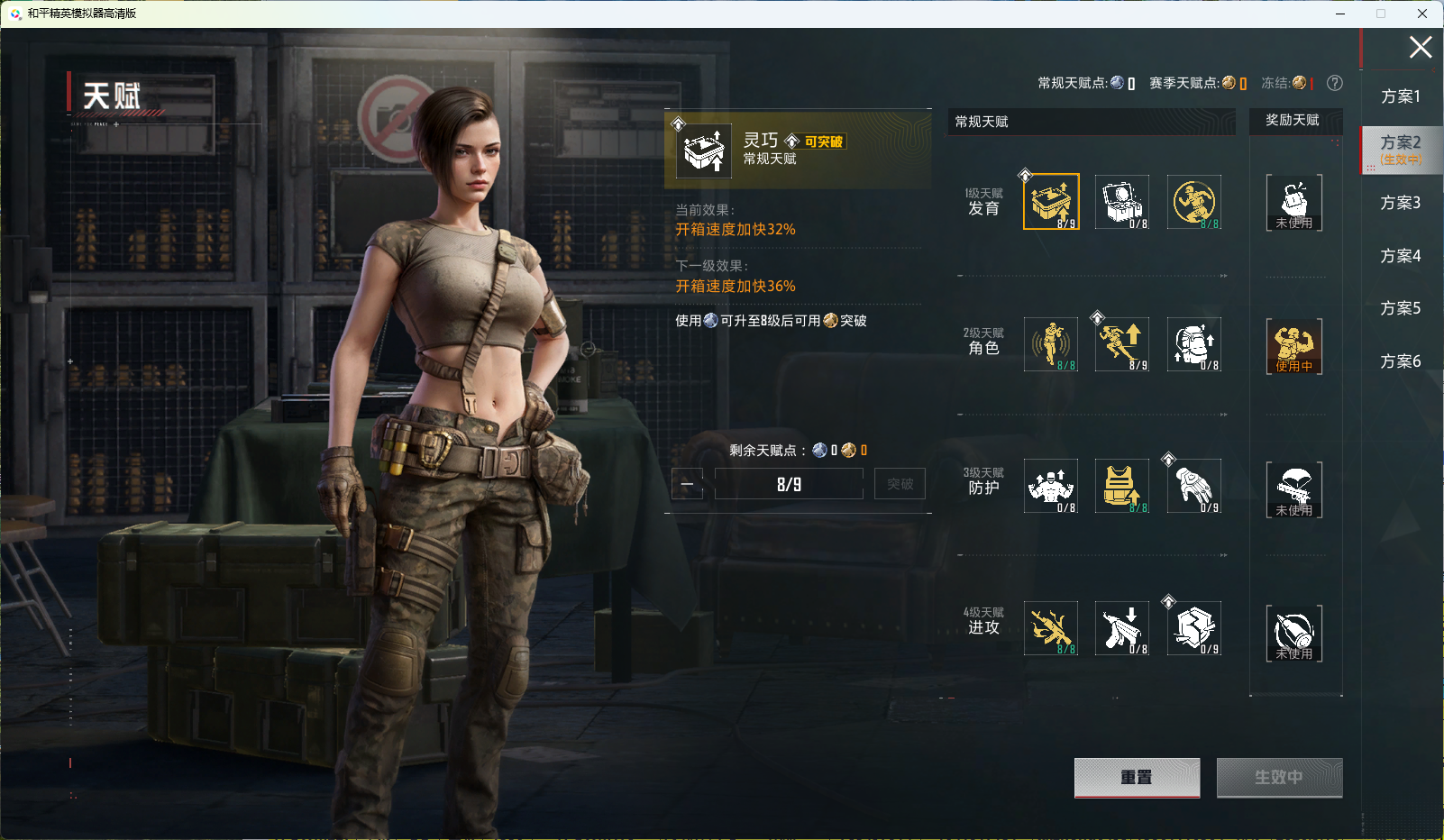Click the minus stepper to lower talent level

click(x=687, y=483)
